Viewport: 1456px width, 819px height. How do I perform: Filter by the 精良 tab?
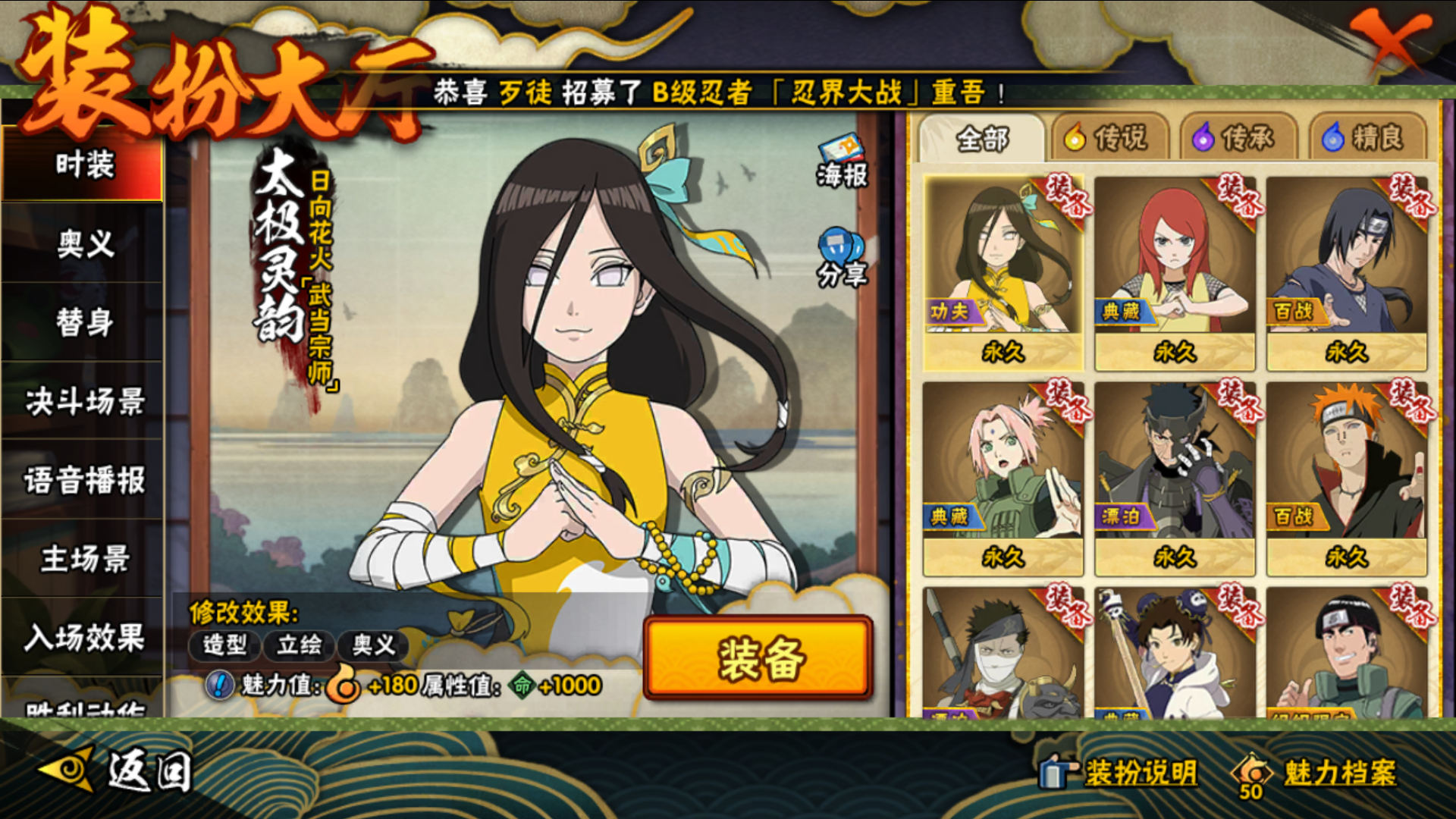[1365, 139]
